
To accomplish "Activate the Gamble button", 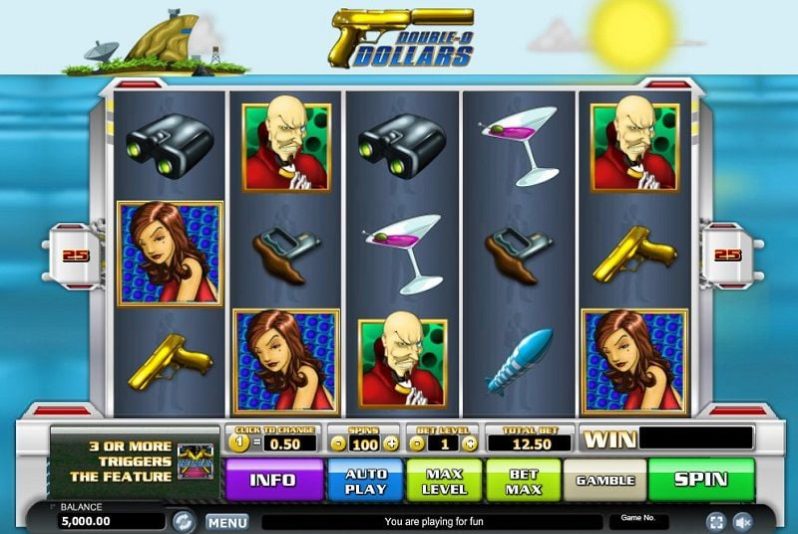I will coord(605,480).
